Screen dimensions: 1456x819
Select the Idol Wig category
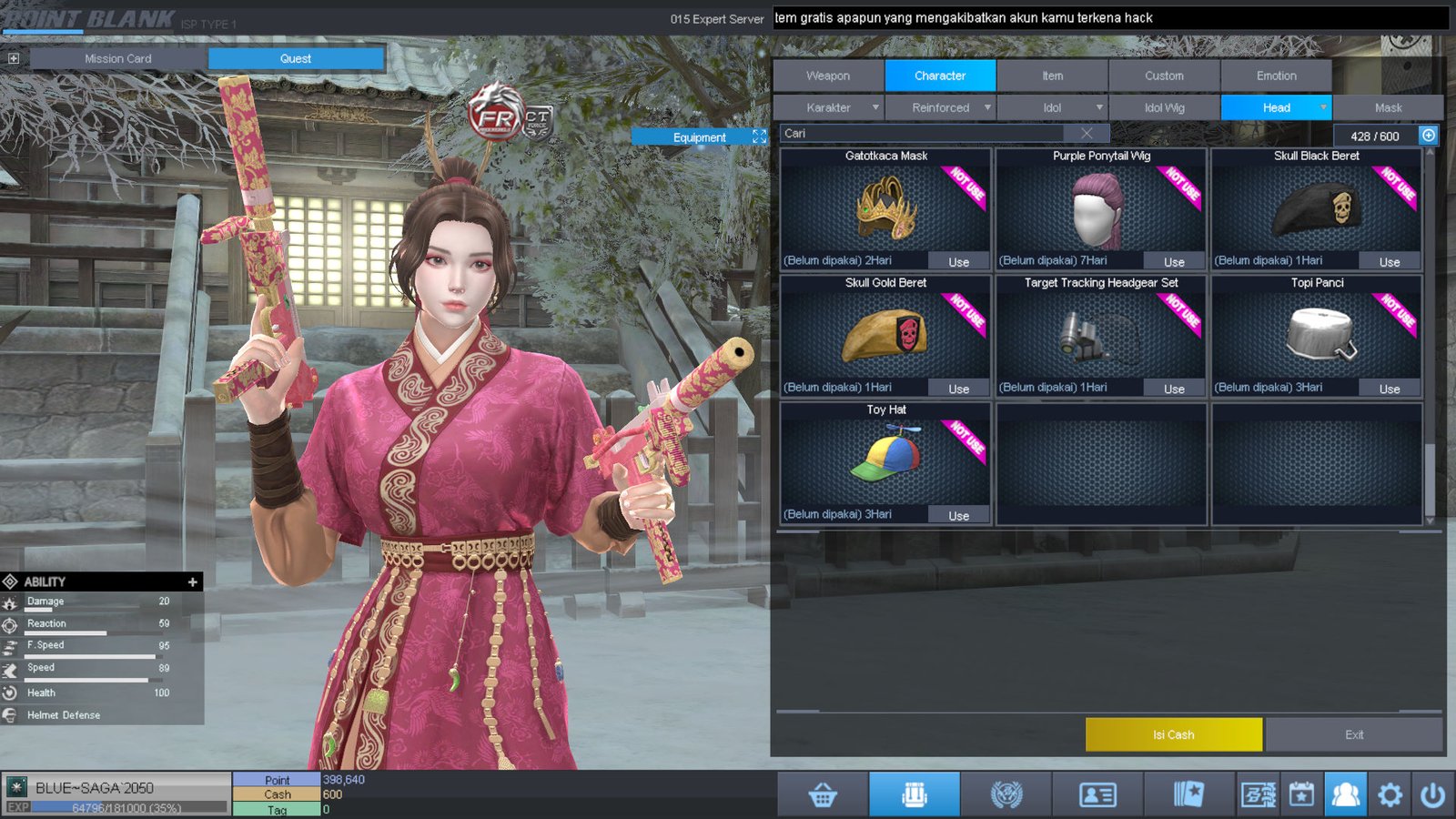(1164, 107)
